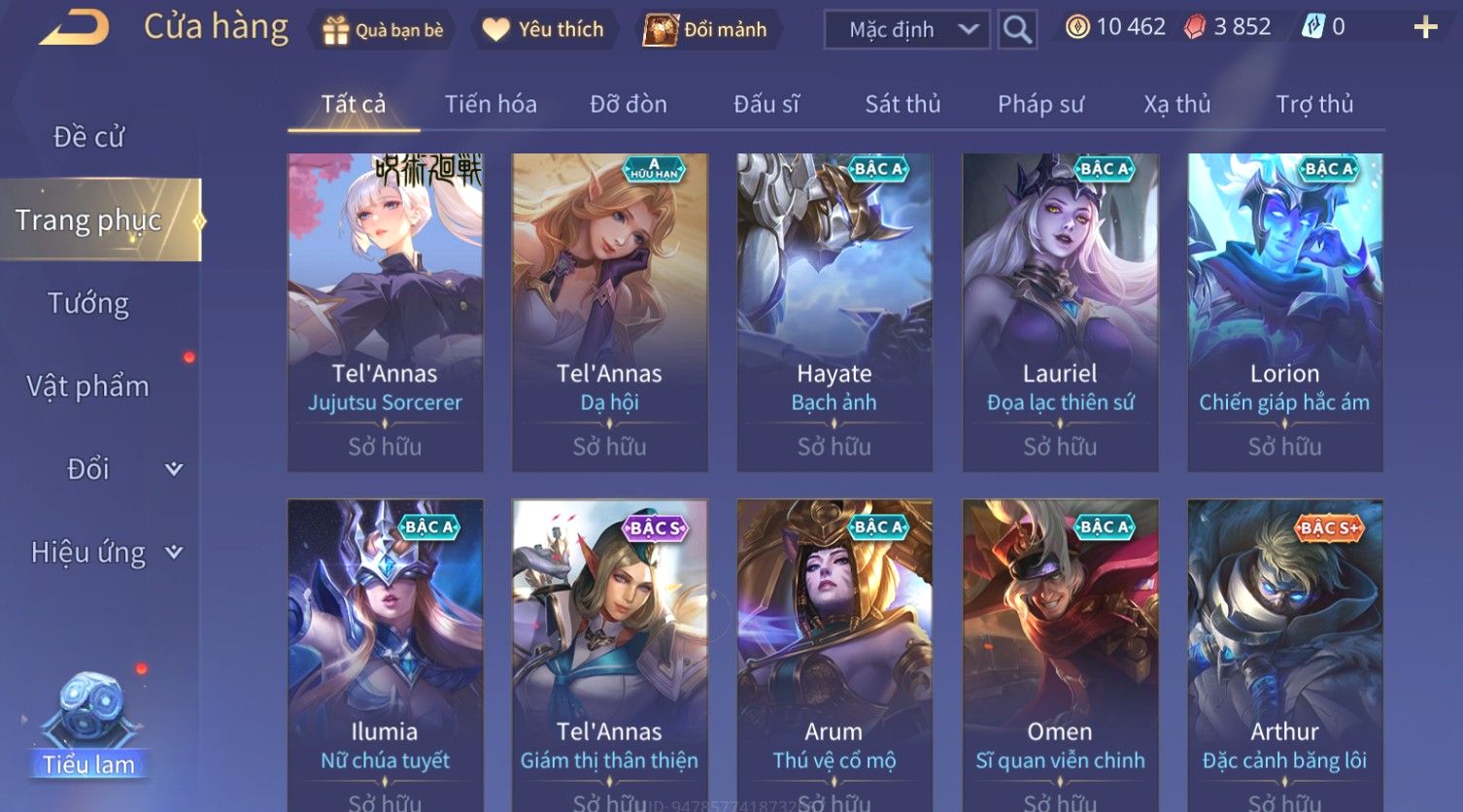Switch to the Tiến hóa tab
Image resolution: width=1463 pixels, height=812 pixels.
tap(491, 104)
